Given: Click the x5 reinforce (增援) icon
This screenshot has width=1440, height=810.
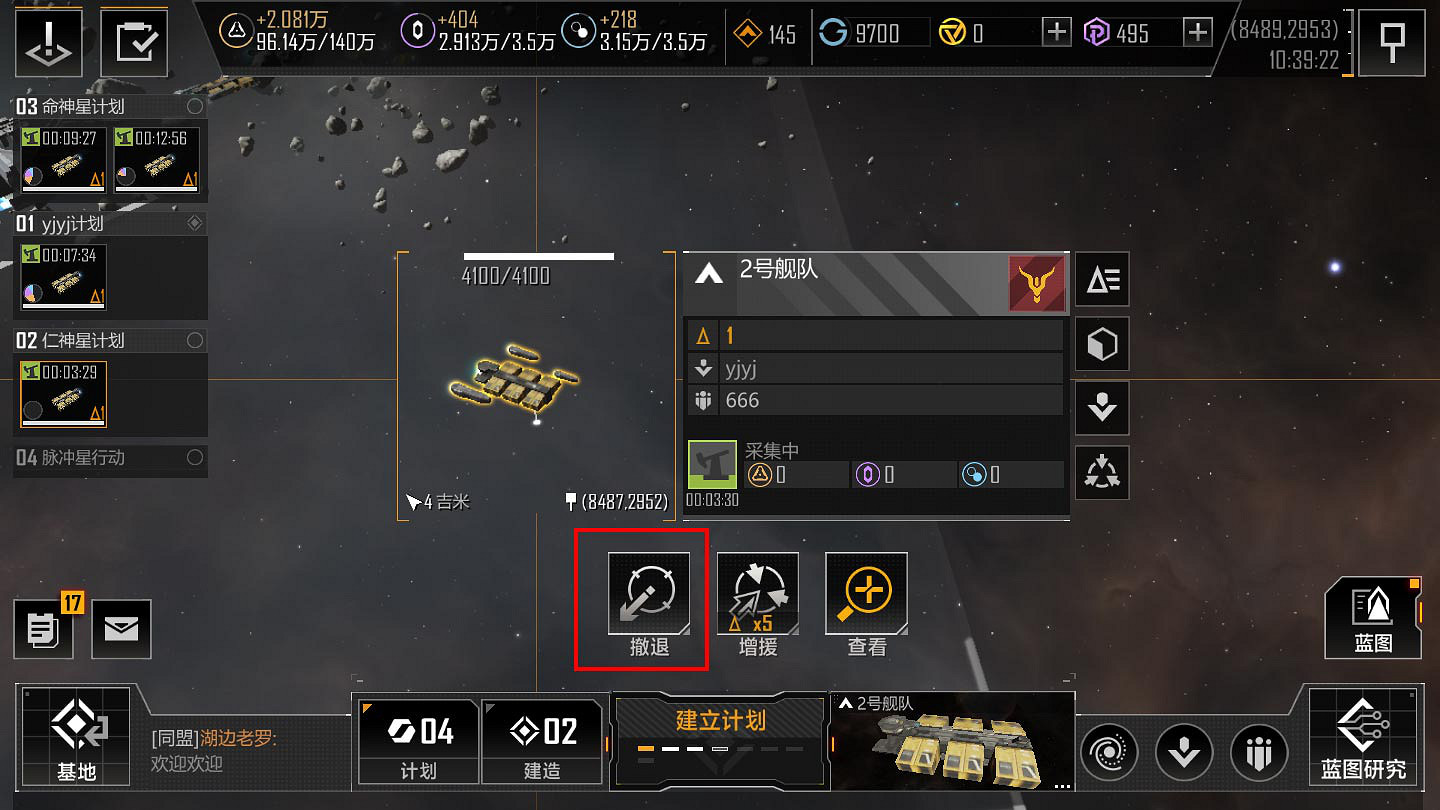Looking at the screenshot, I should click(758, 593).
